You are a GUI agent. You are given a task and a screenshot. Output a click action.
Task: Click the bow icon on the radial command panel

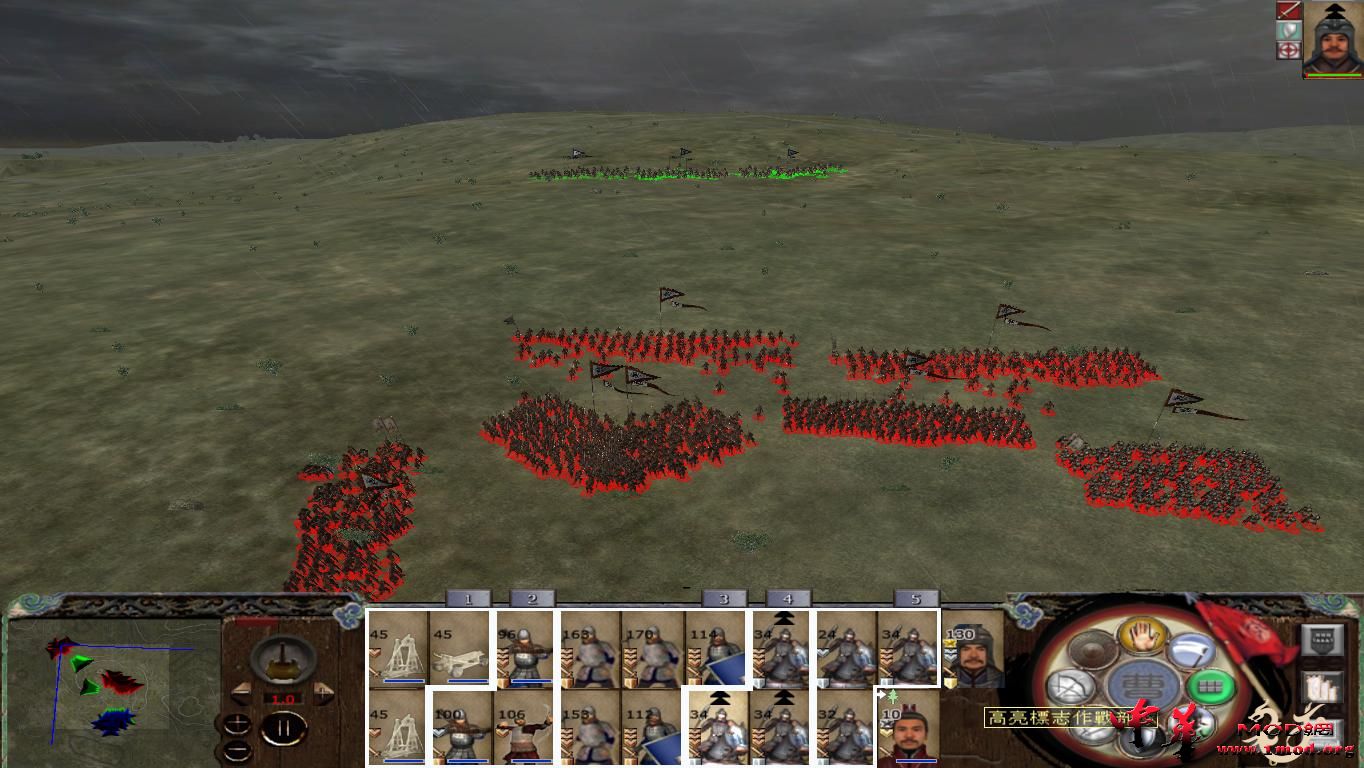1070,685
